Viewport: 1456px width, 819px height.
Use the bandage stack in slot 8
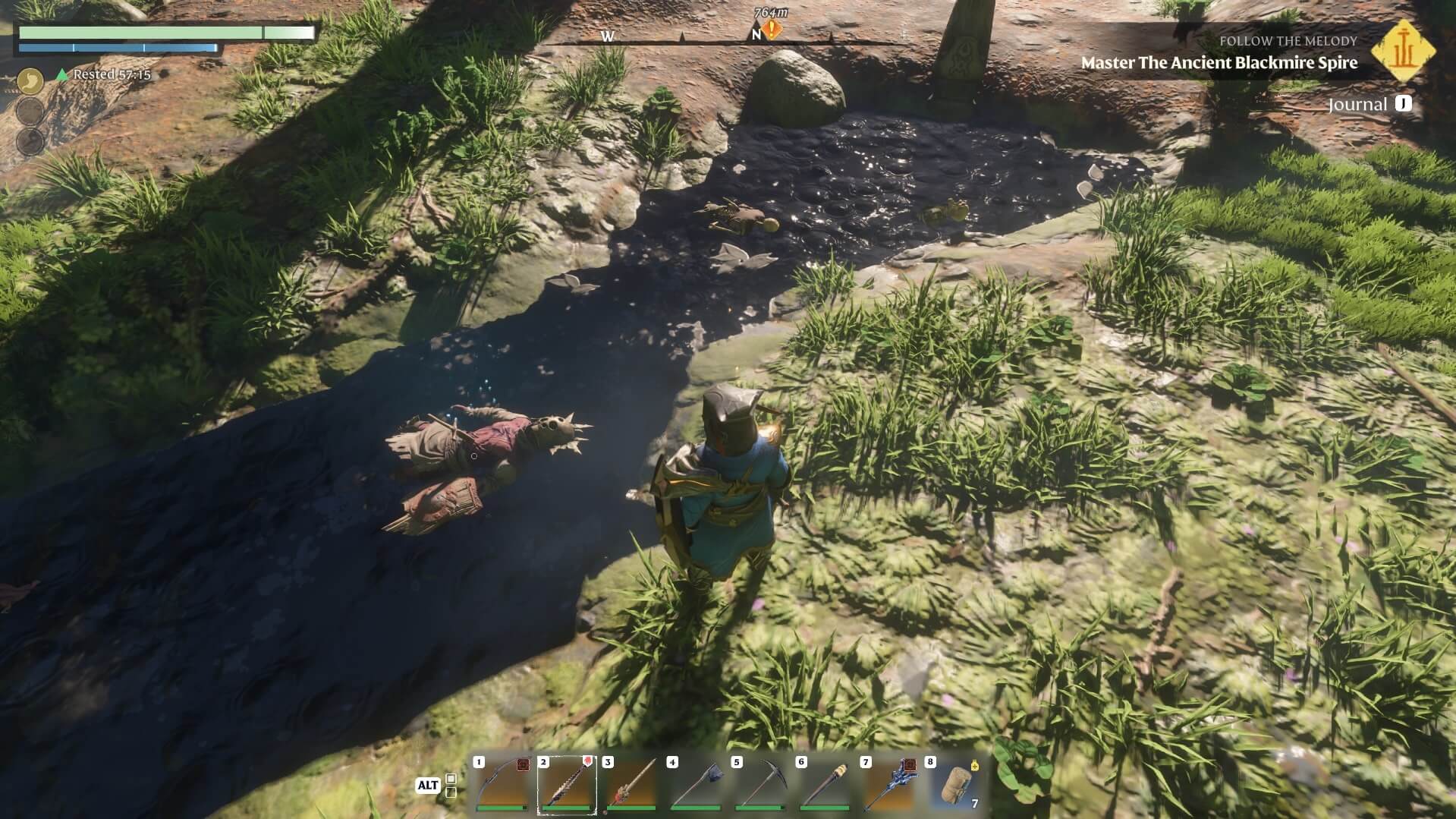(954, 784)
